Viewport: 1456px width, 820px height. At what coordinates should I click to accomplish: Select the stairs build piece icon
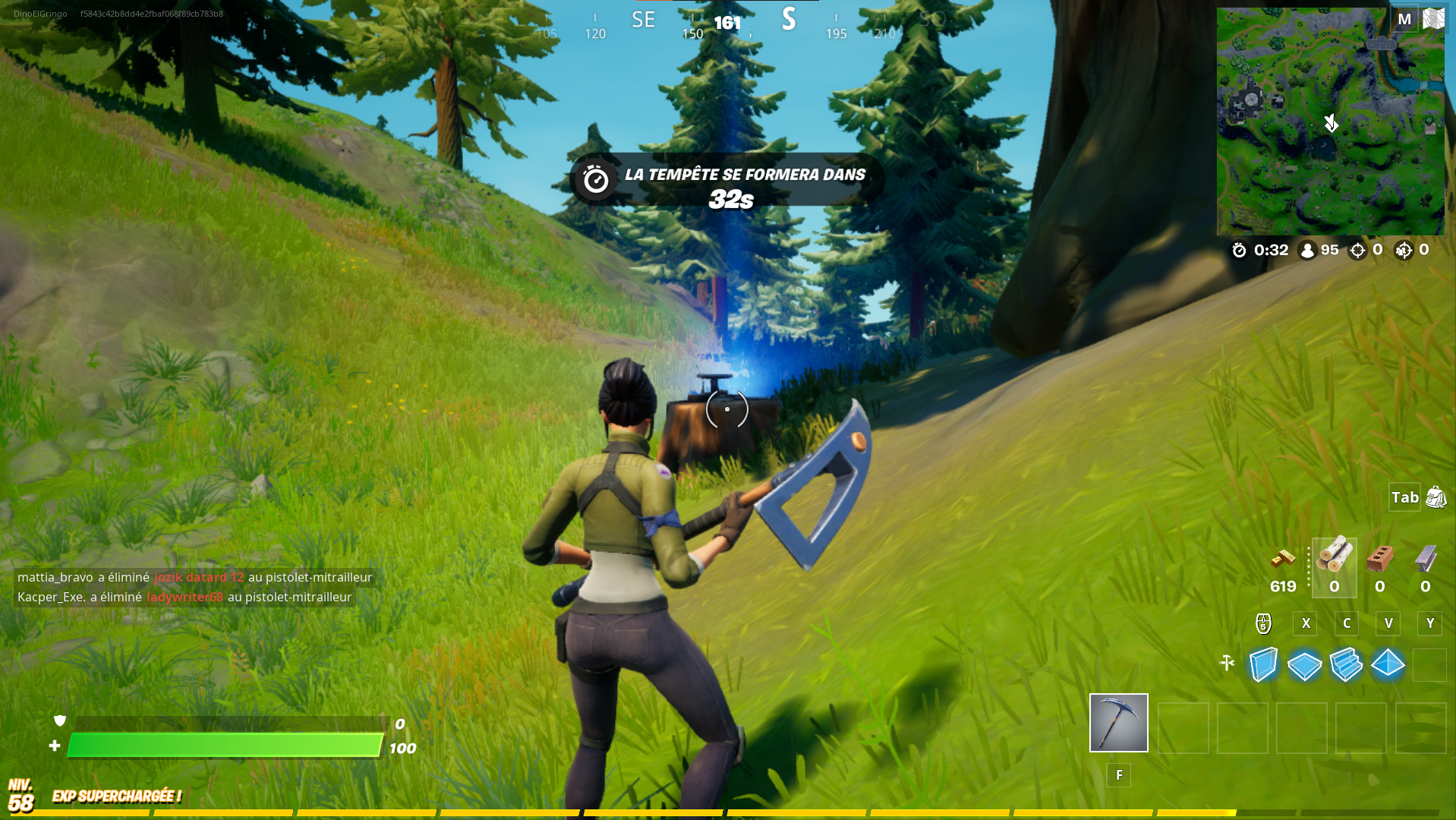[1345, 665]
